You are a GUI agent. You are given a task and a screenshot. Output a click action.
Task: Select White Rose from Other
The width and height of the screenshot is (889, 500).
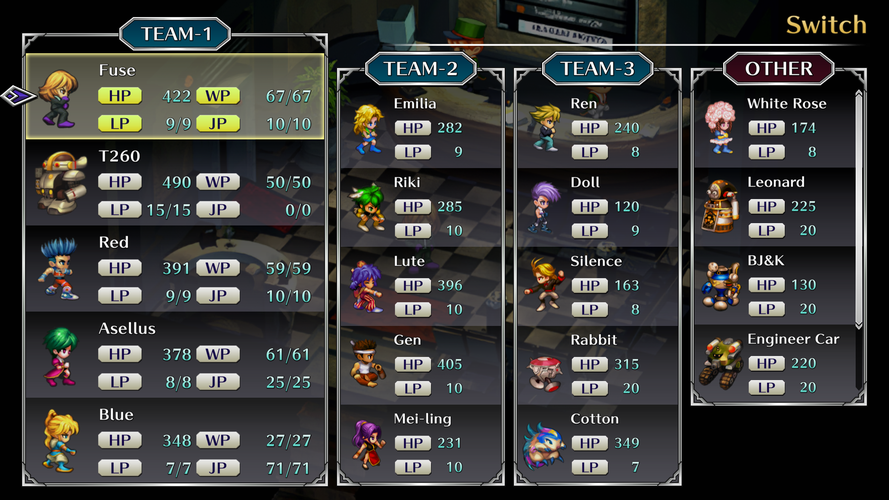[773, 127]
